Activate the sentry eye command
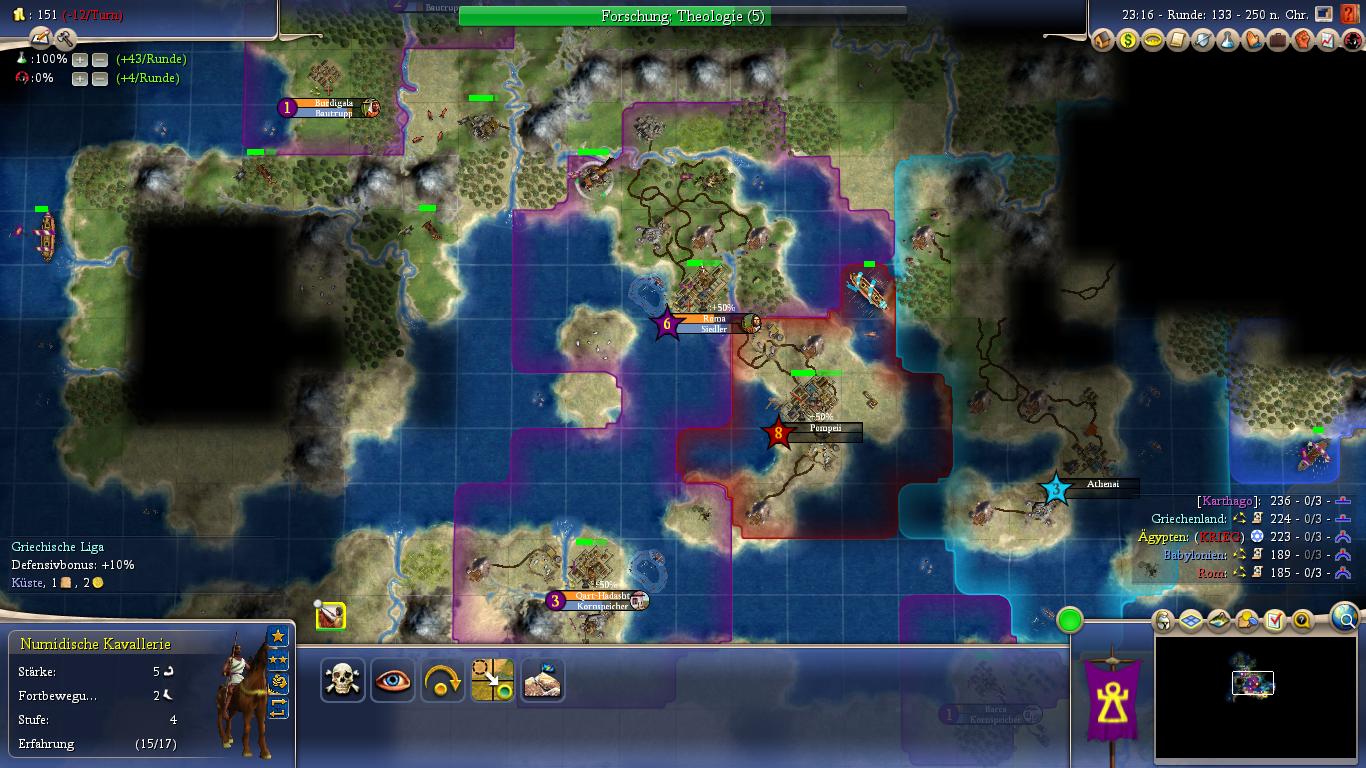The image size is (1366, 768). [393, 681]
